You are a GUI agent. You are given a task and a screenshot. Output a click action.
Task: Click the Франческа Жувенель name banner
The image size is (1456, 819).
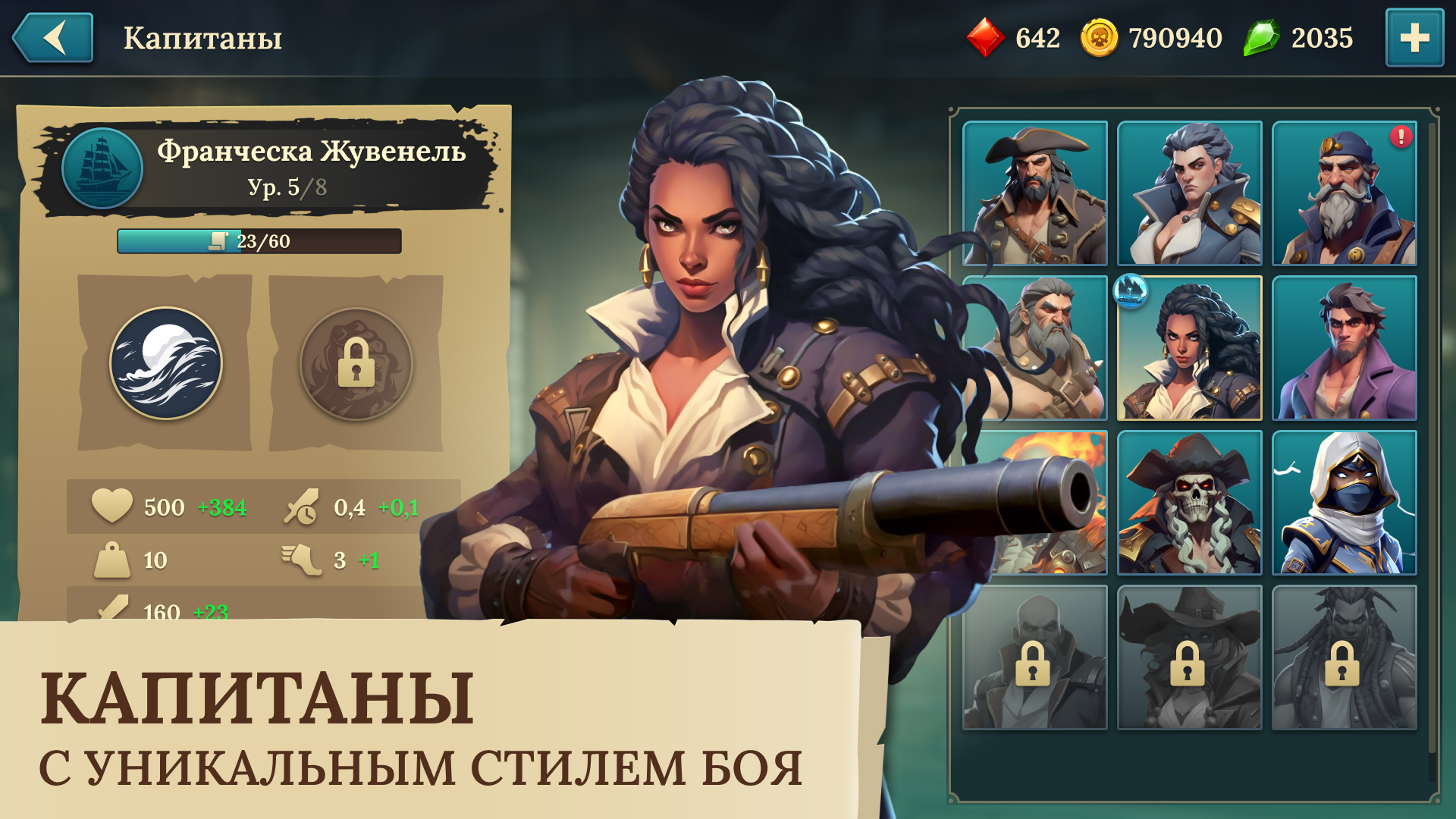pyautogui.click(x=311, y=153)
